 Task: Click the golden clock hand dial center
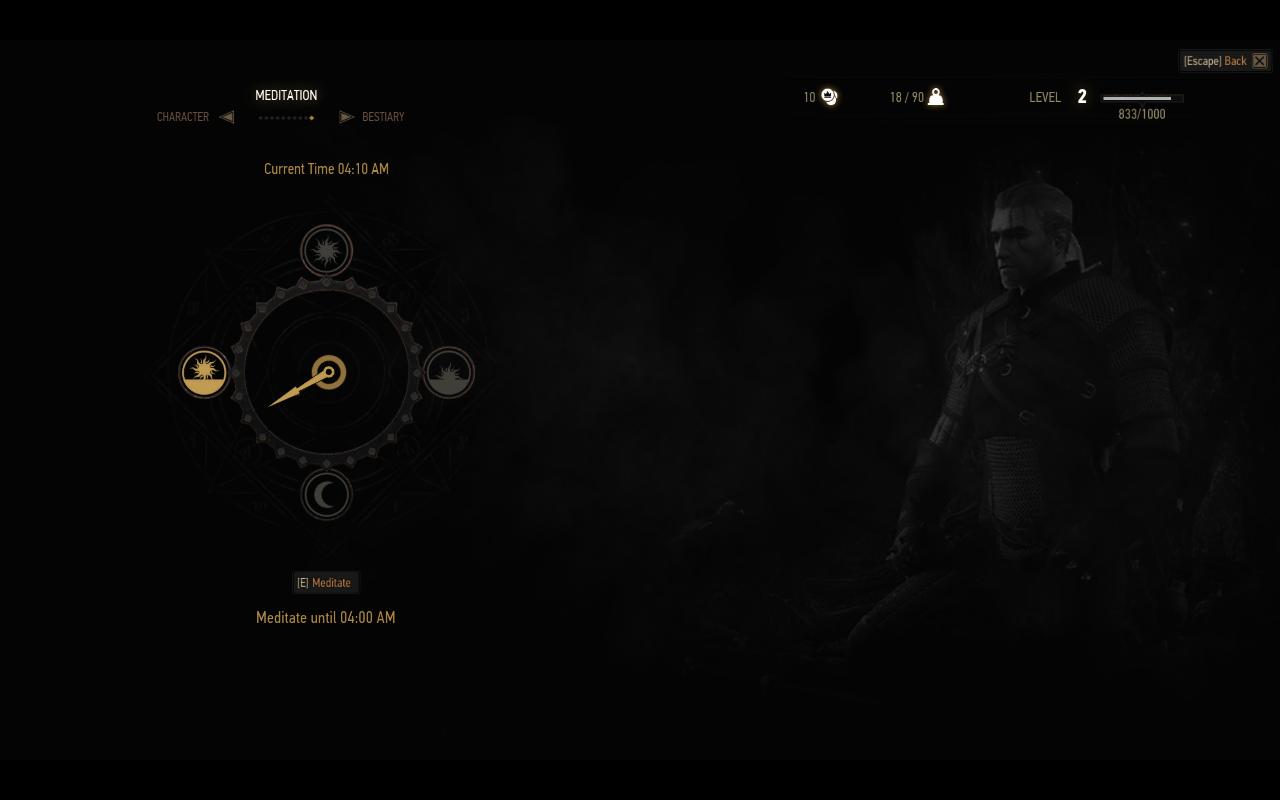coord(328,373)
